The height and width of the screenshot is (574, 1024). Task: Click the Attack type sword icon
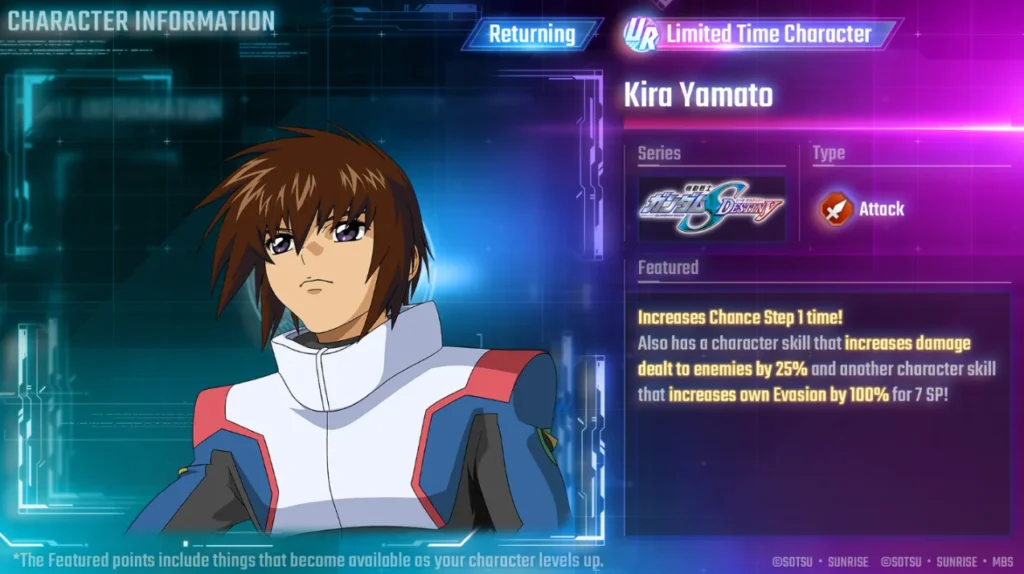[x=836, y=209]
